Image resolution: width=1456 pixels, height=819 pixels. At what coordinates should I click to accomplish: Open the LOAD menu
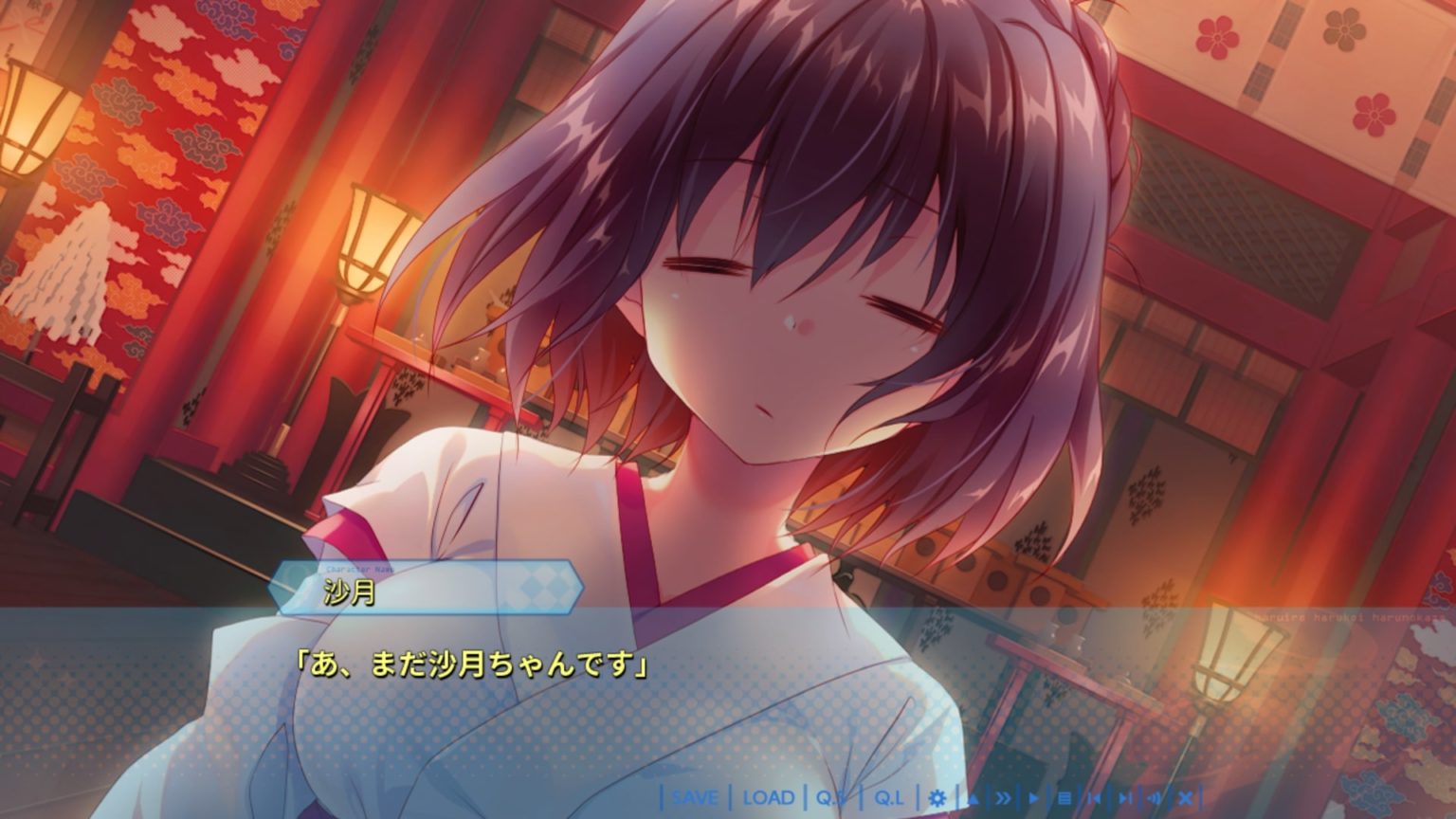pyautogui.click(x=769, y=797)
